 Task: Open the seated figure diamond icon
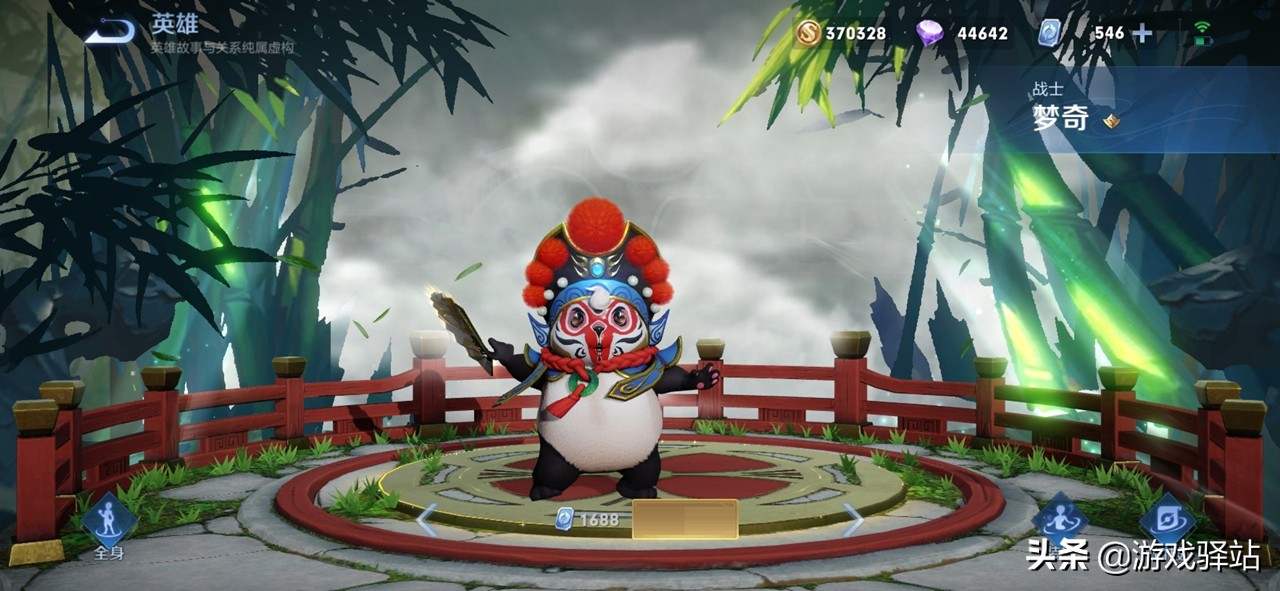click(1059, 520)
